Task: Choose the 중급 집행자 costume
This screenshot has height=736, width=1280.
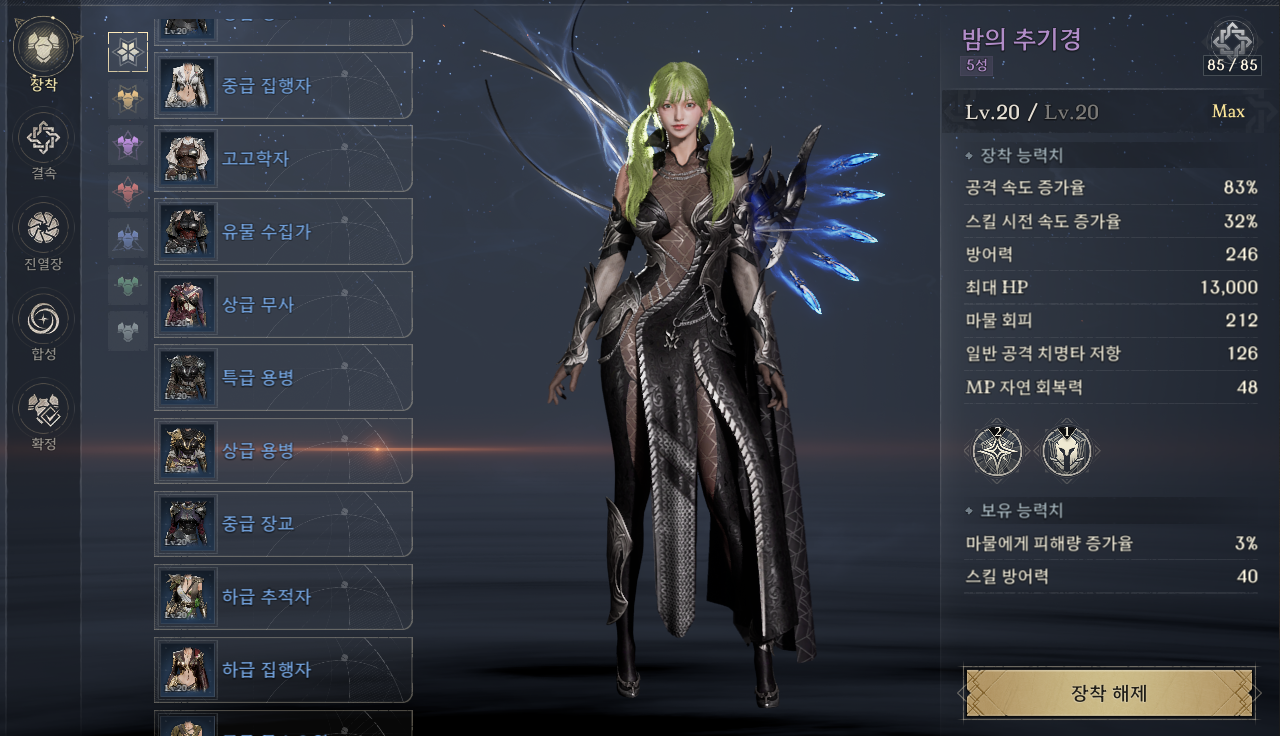Action: tap(283, 86)
